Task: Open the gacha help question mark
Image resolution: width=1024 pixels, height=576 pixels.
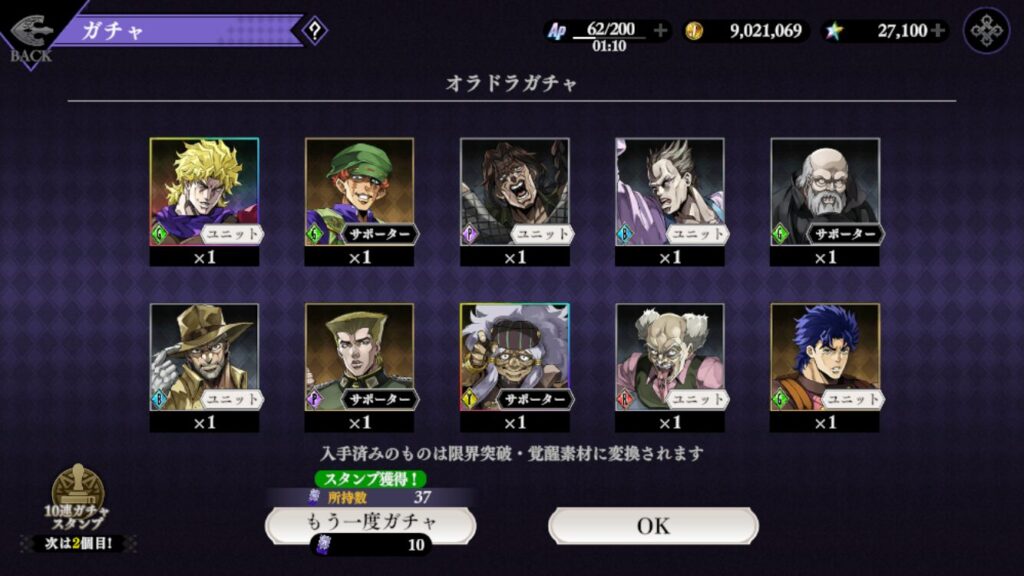Action: coord(314,30)
